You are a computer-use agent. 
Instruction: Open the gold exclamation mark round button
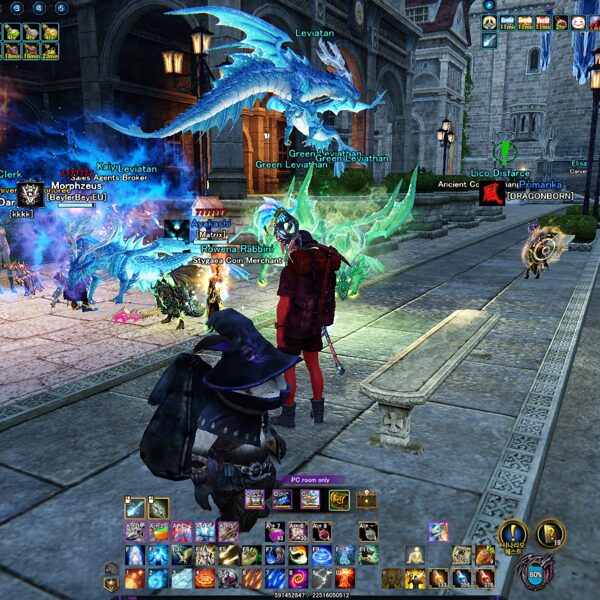point(513,532)
